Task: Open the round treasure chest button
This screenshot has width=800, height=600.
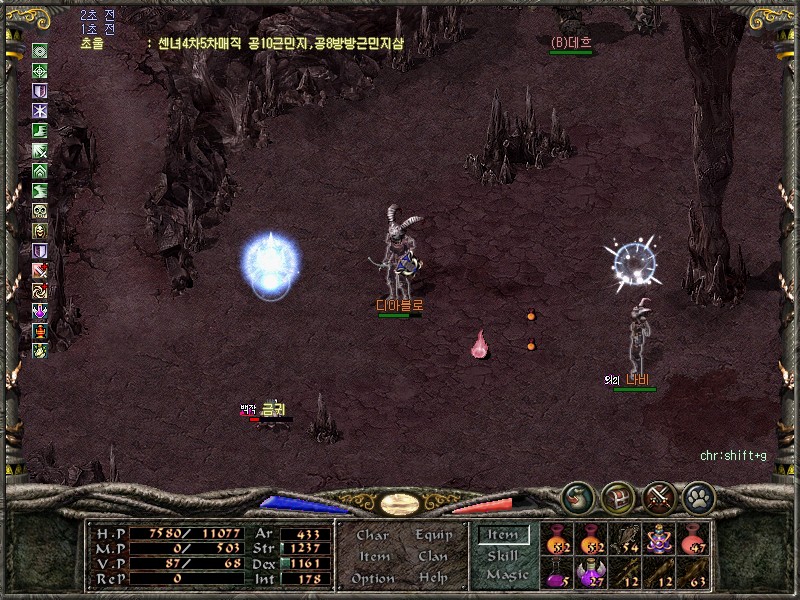Action: tap(617, 496)
